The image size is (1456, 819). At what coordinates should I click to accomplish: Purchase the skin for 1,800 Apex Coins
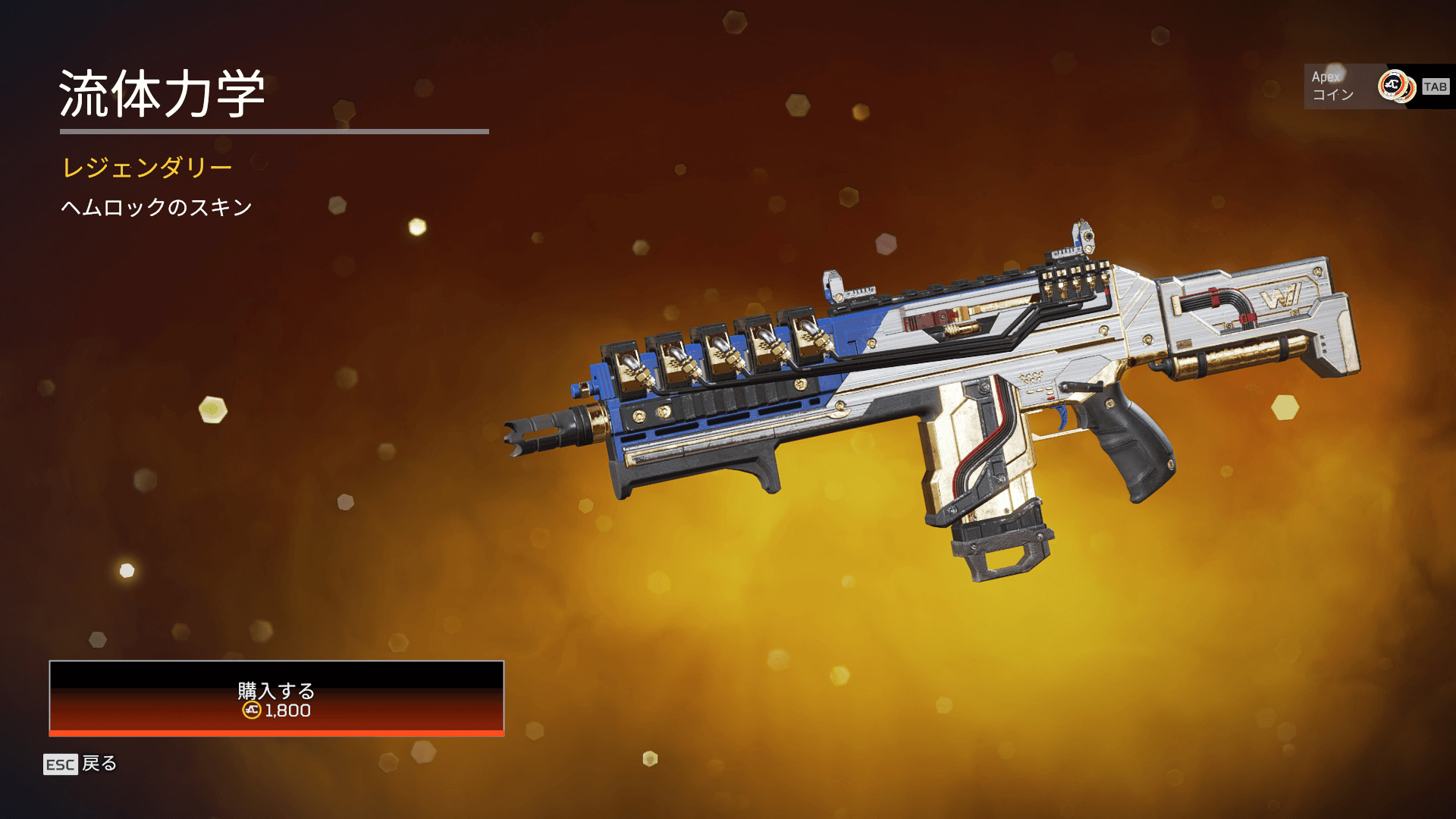[x=276, y=698]
